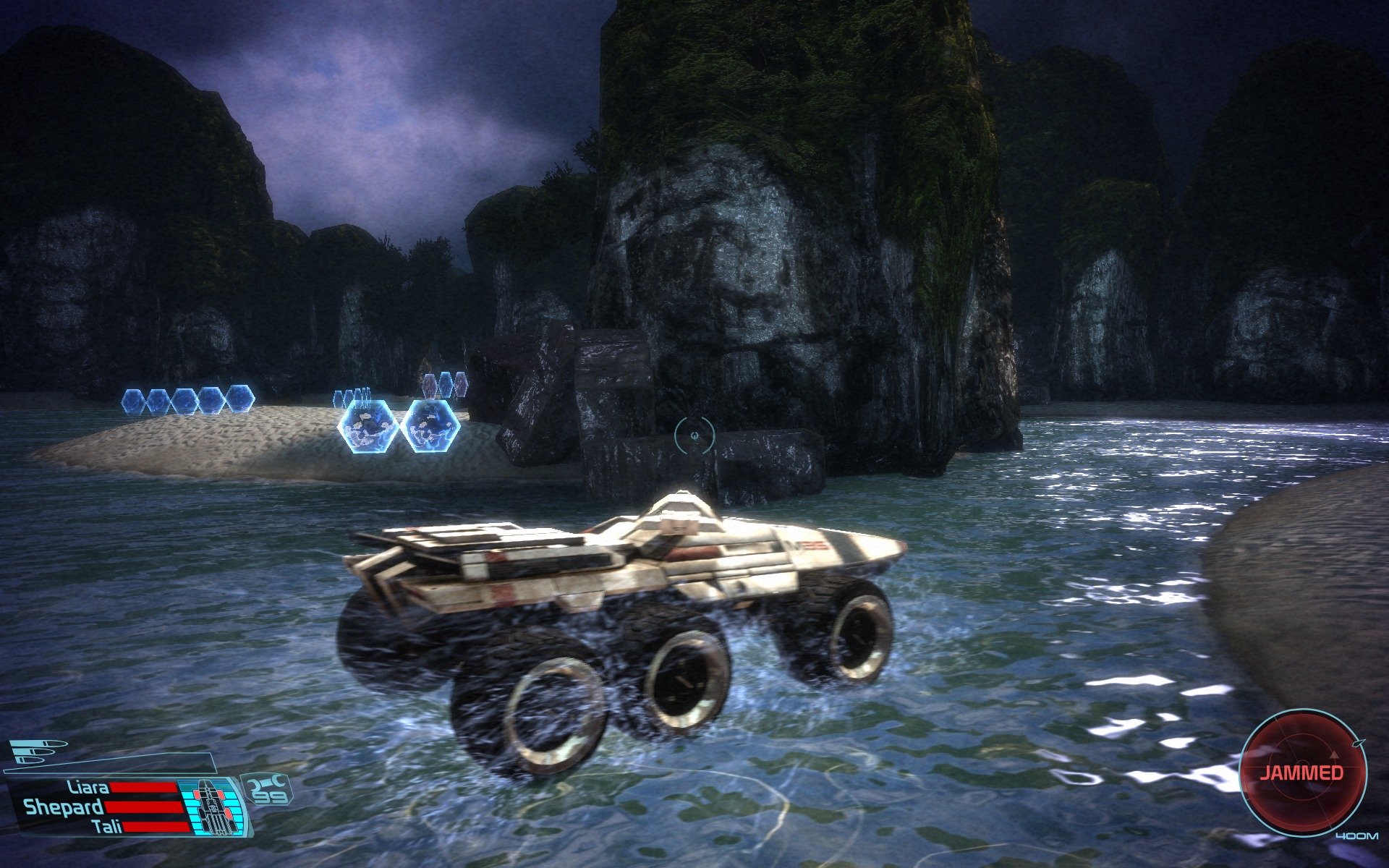The height and width of the screenshot is (868, 1389).
Task: Select Liara in the squad list
Action: click(88, 787)
